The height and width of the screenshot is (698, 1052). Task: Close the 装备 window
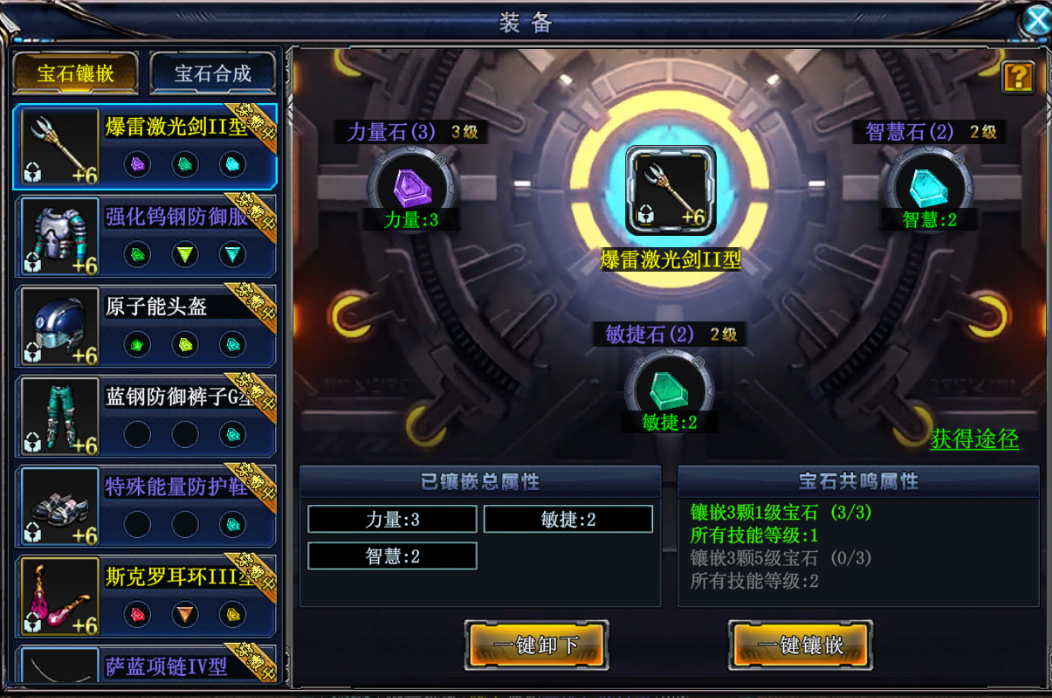click(1036, 20)
